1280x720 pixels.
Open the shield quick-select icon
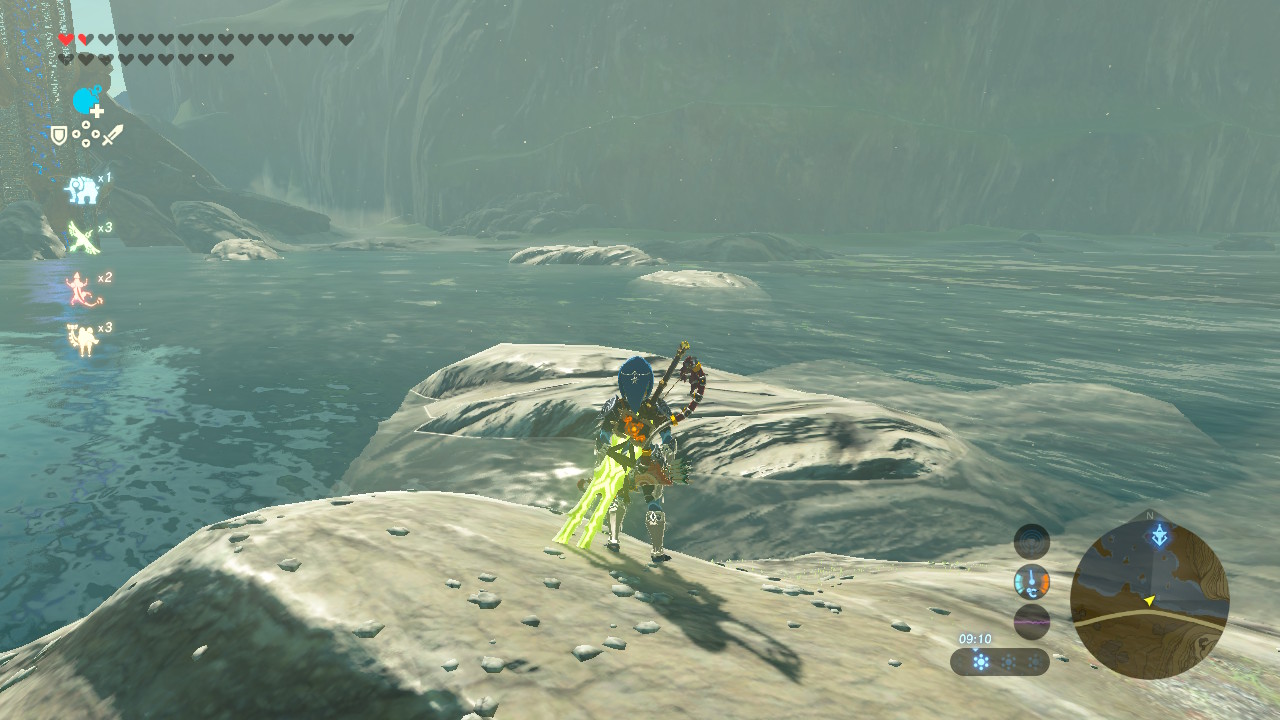click(x=59, y=135)
